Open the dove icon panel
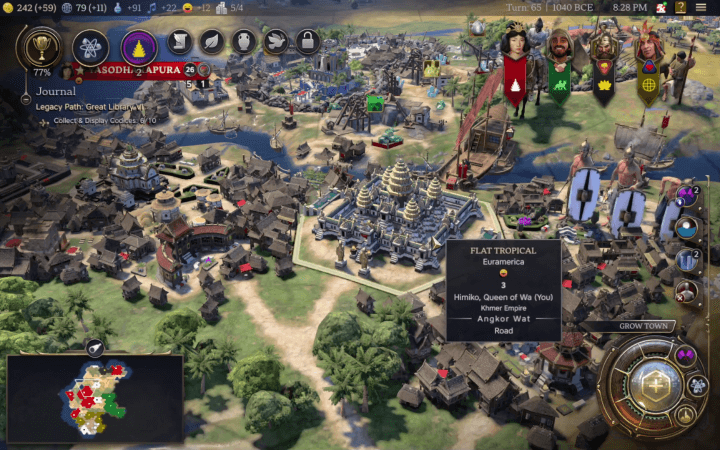Viewport: 720px width, 450px height. click(x=277, y=42)
